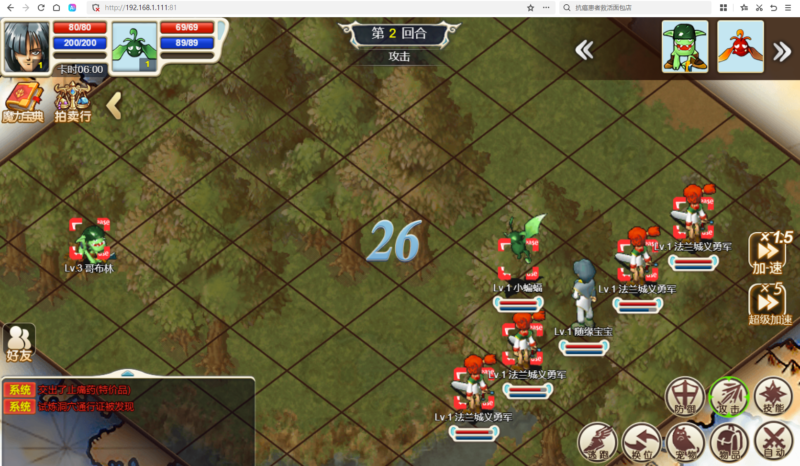Select the 攻击 attack command
The width and height of the screenshot is (800, 466).
pos(728,397)
